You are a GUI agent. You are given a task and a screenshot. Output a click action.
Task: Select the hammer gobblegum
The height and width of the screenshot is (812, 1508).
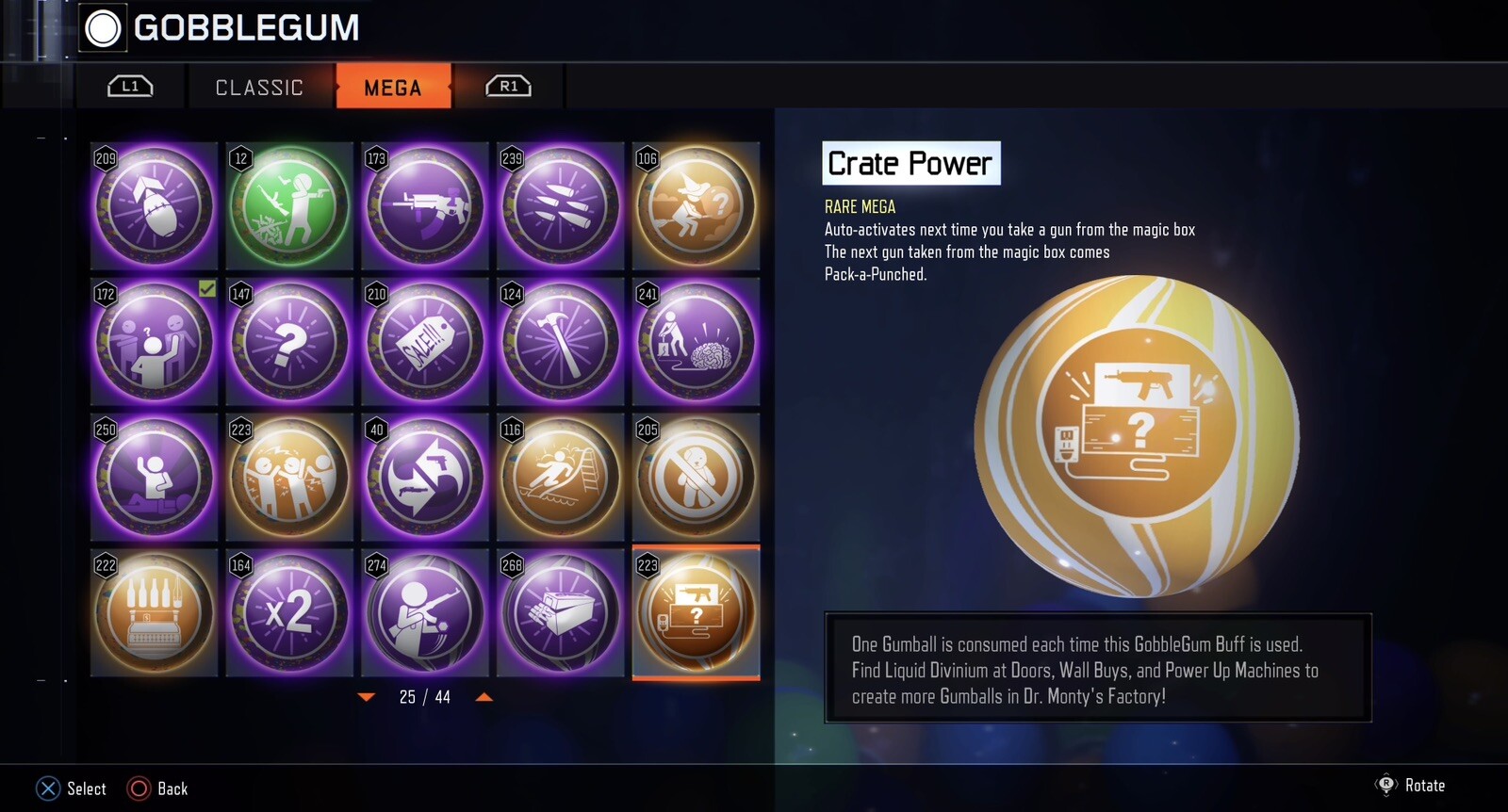pyautogui.click(x=561, y=342)
